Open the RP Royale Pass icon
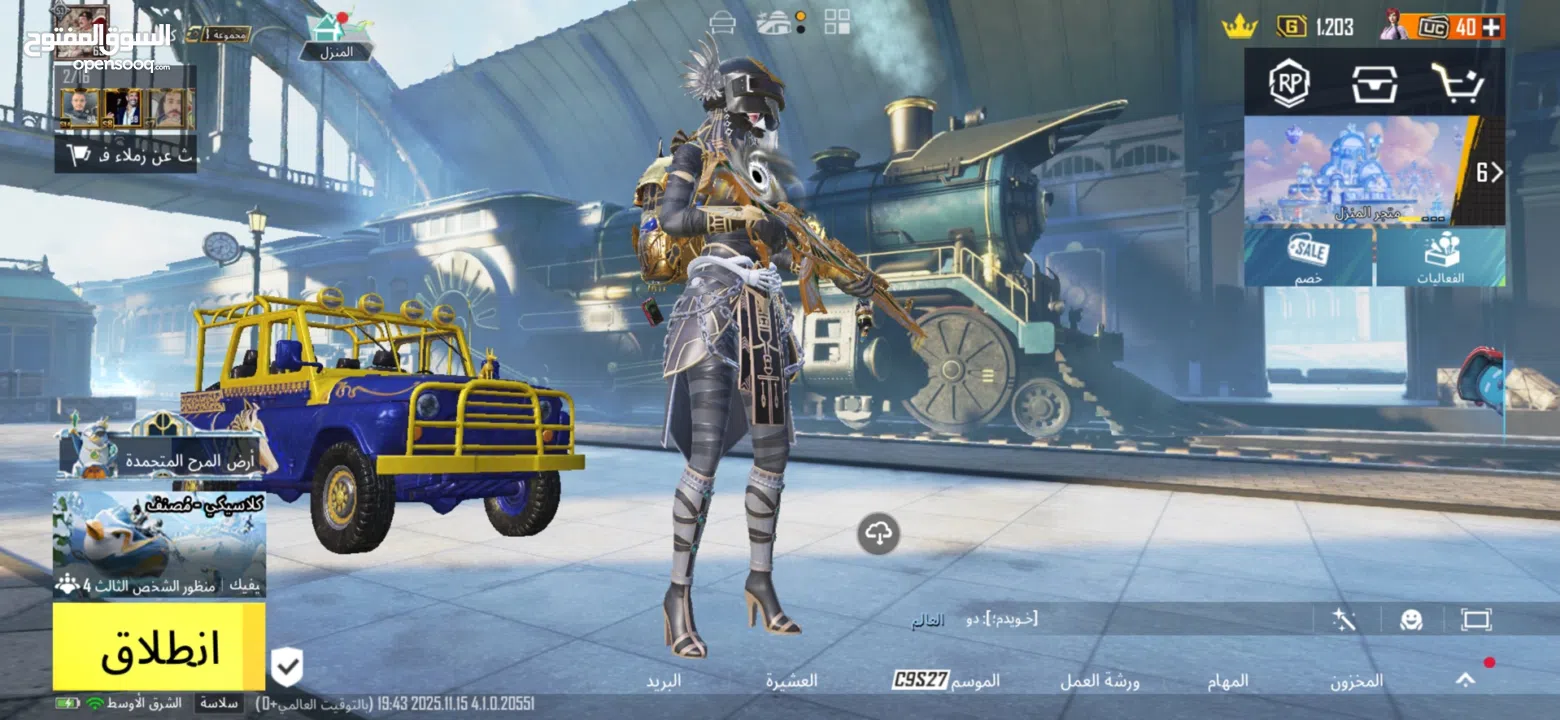The image size is (1560, 720). (x=1289, y=82)
